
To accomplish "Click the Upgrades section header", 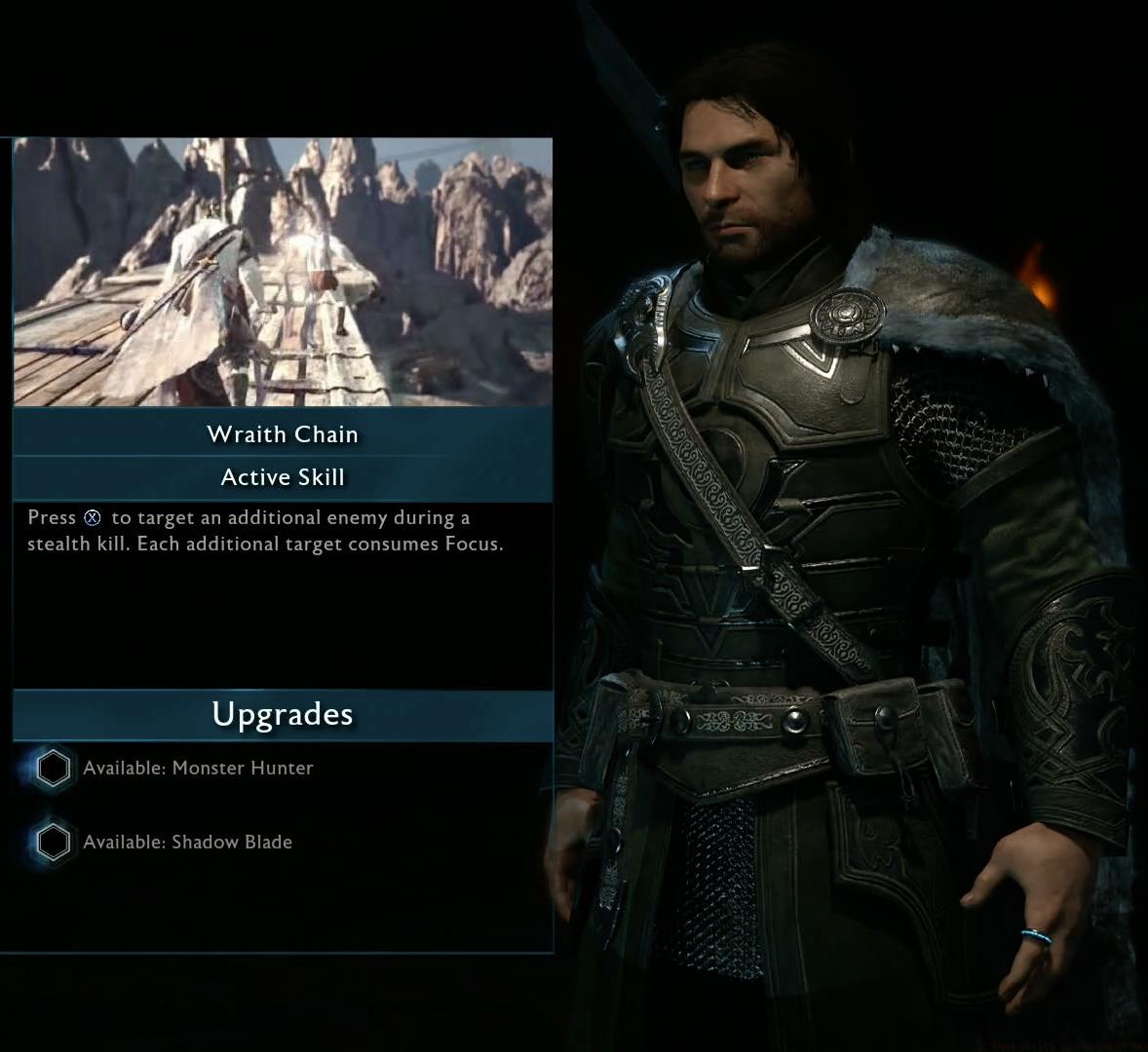I will [283, 715].
